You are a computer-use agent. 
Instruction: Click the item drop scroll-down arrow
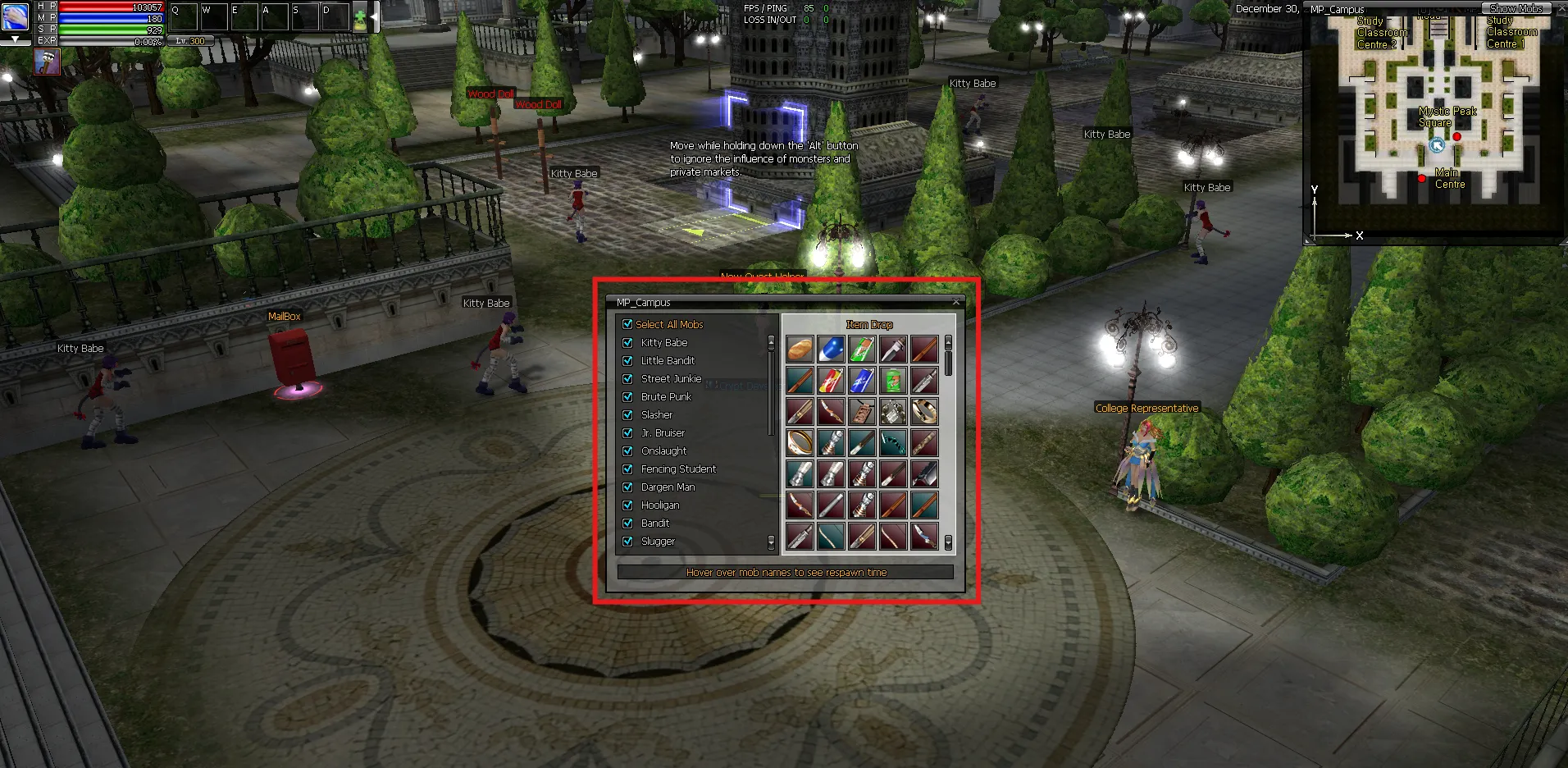pyautogui.click(x=949, y=542)
